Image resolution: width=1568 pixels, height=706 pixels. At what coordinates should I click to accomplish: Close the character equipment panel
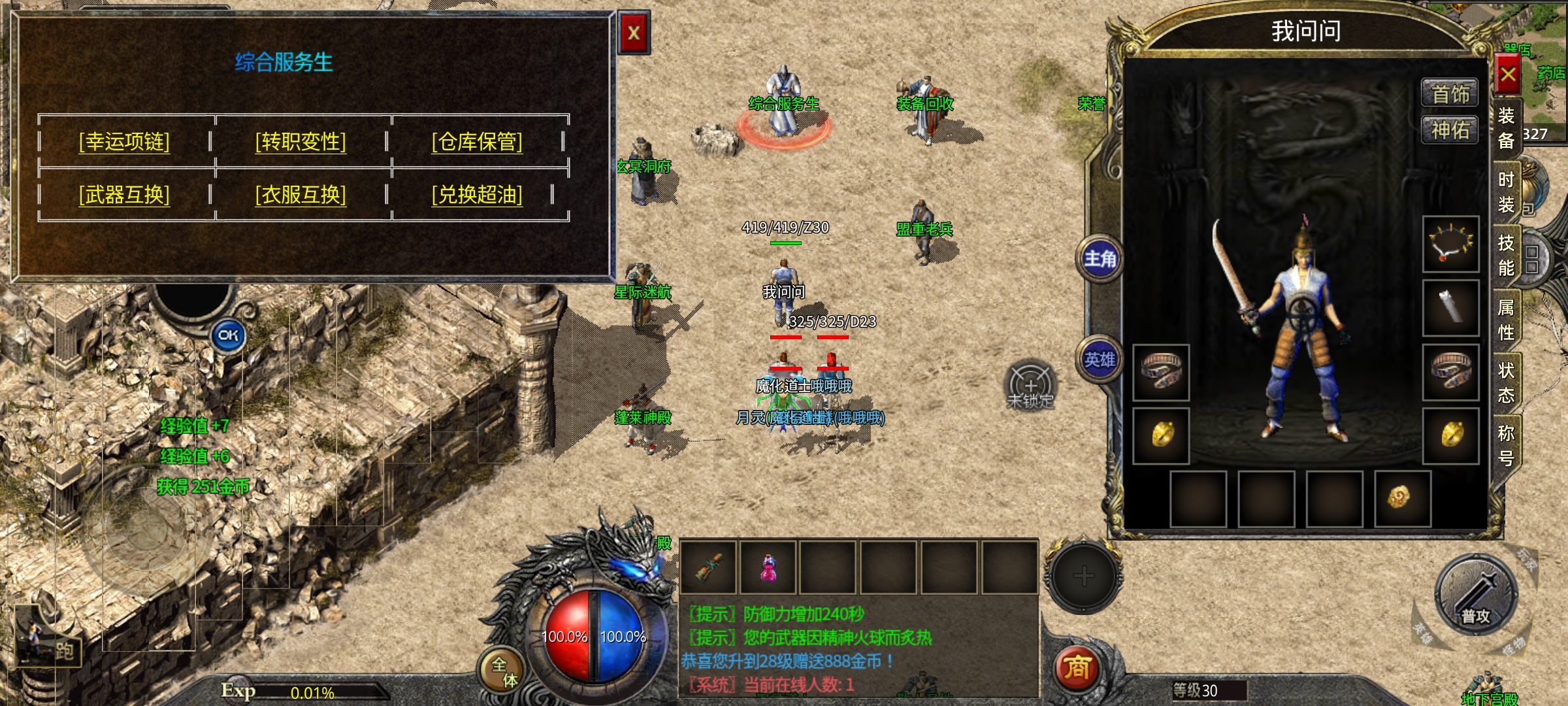tap(1508, 75)
